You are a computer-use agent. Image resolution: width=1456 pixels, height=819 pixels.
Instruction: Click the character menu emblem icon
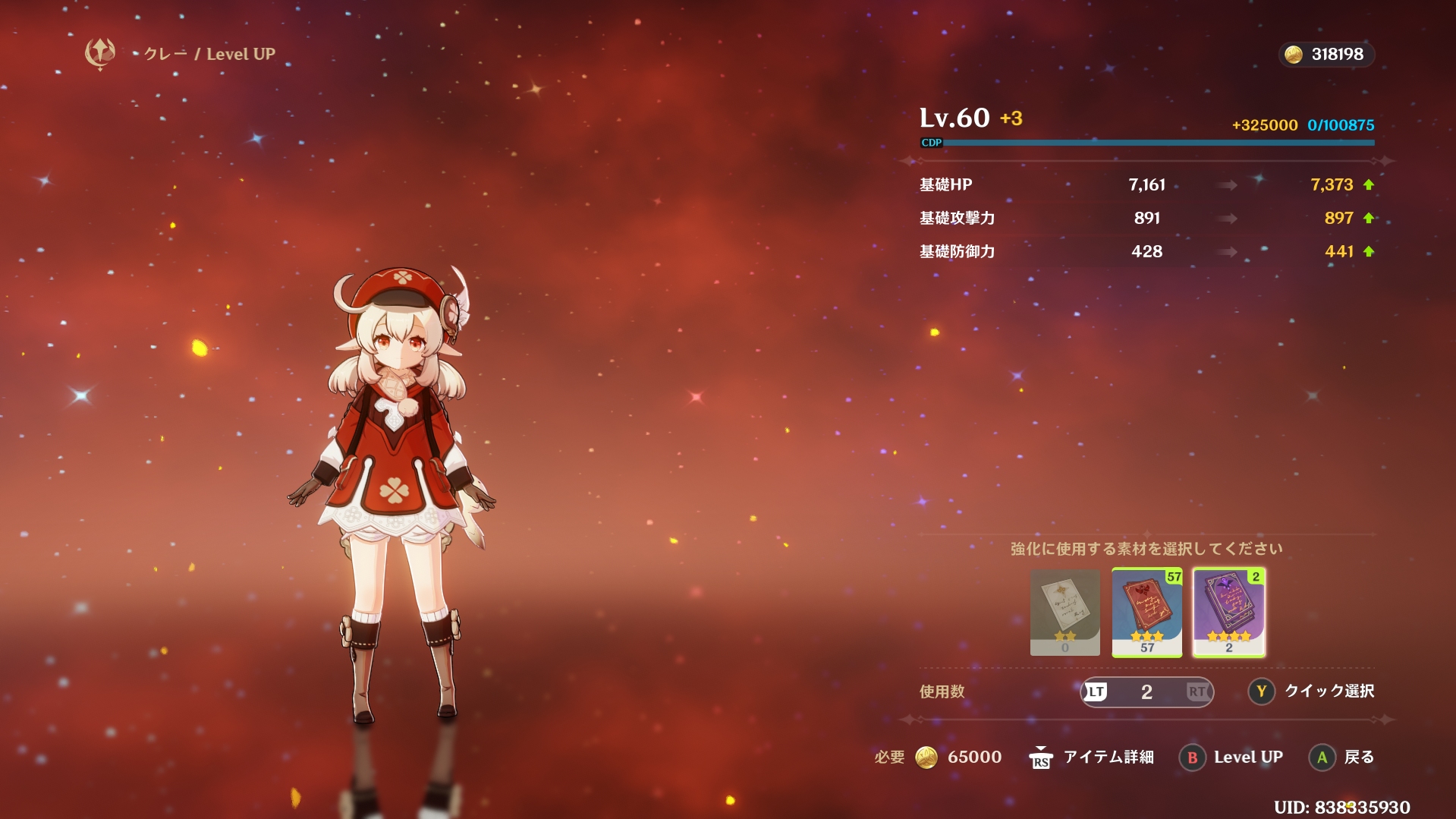point(100,53)
